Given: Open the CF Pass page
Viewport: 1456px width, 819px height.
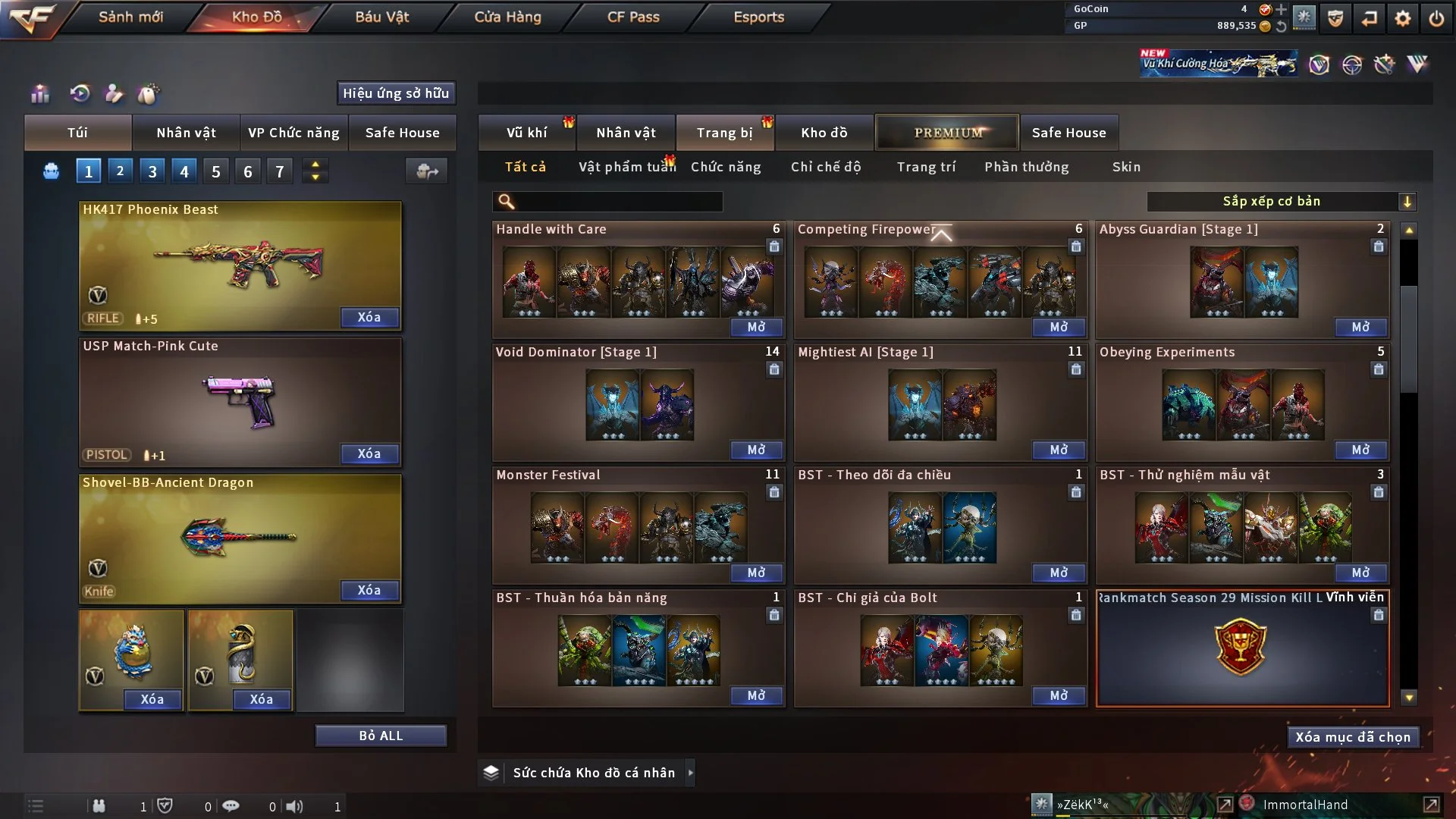Looking at the screenshot, I should click(x=633, y=17).
